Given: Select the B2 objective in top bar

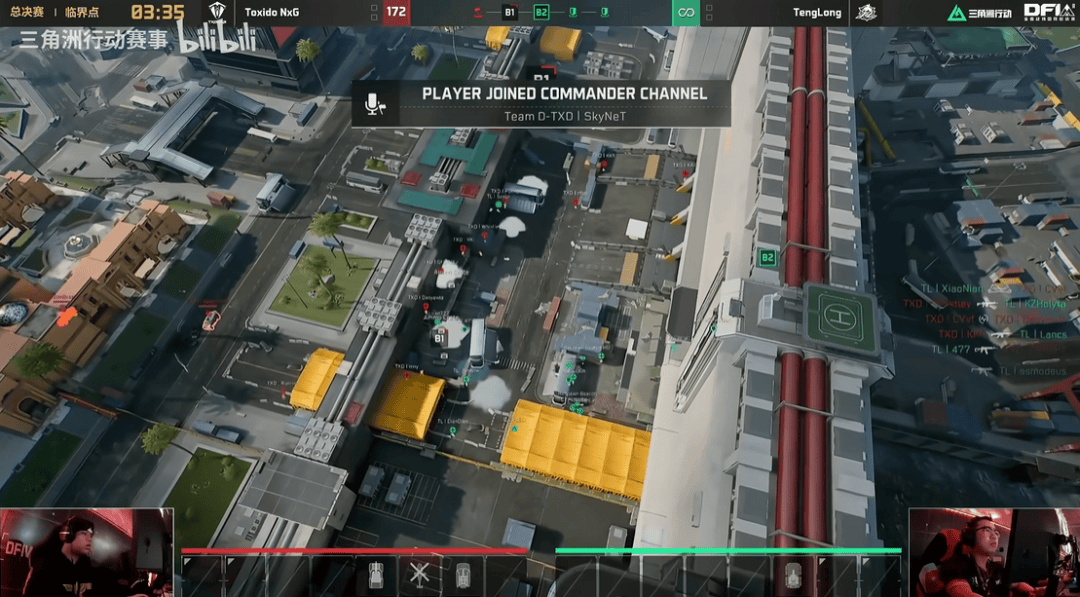Looking at the screenshot, I should 541,12.
